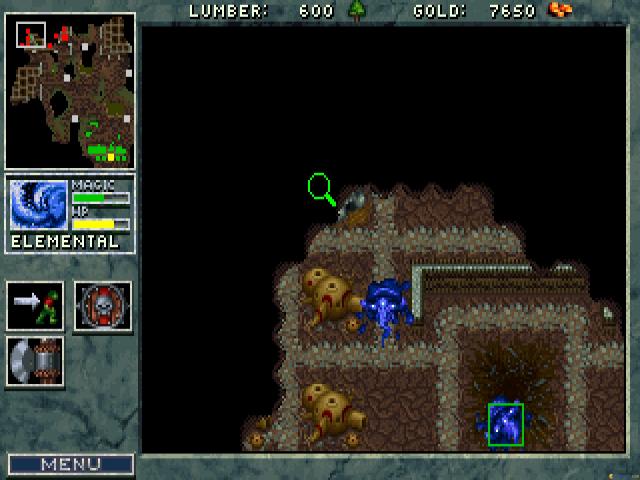Image resolution: width=640 pixels, height=480 pixels.
Task: Activate the skull shield command
Action: [102, 306]
